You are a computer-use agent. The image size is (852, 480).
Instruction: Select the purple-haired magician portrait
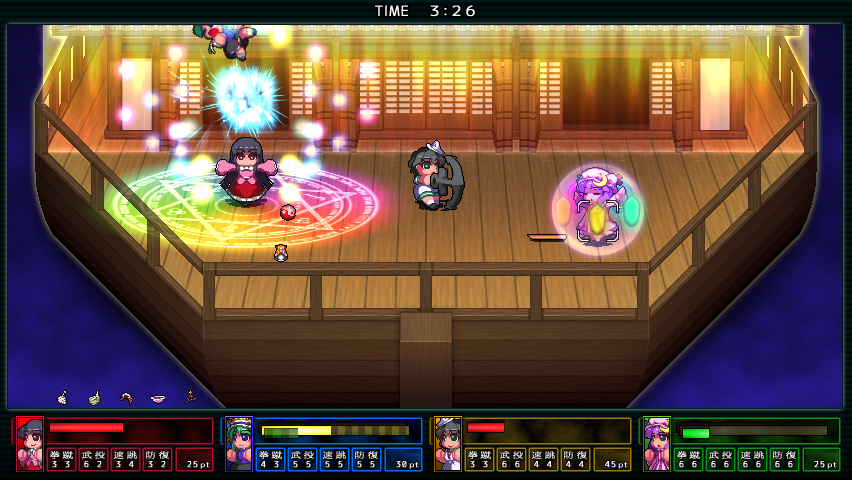(x=656, y=443)
